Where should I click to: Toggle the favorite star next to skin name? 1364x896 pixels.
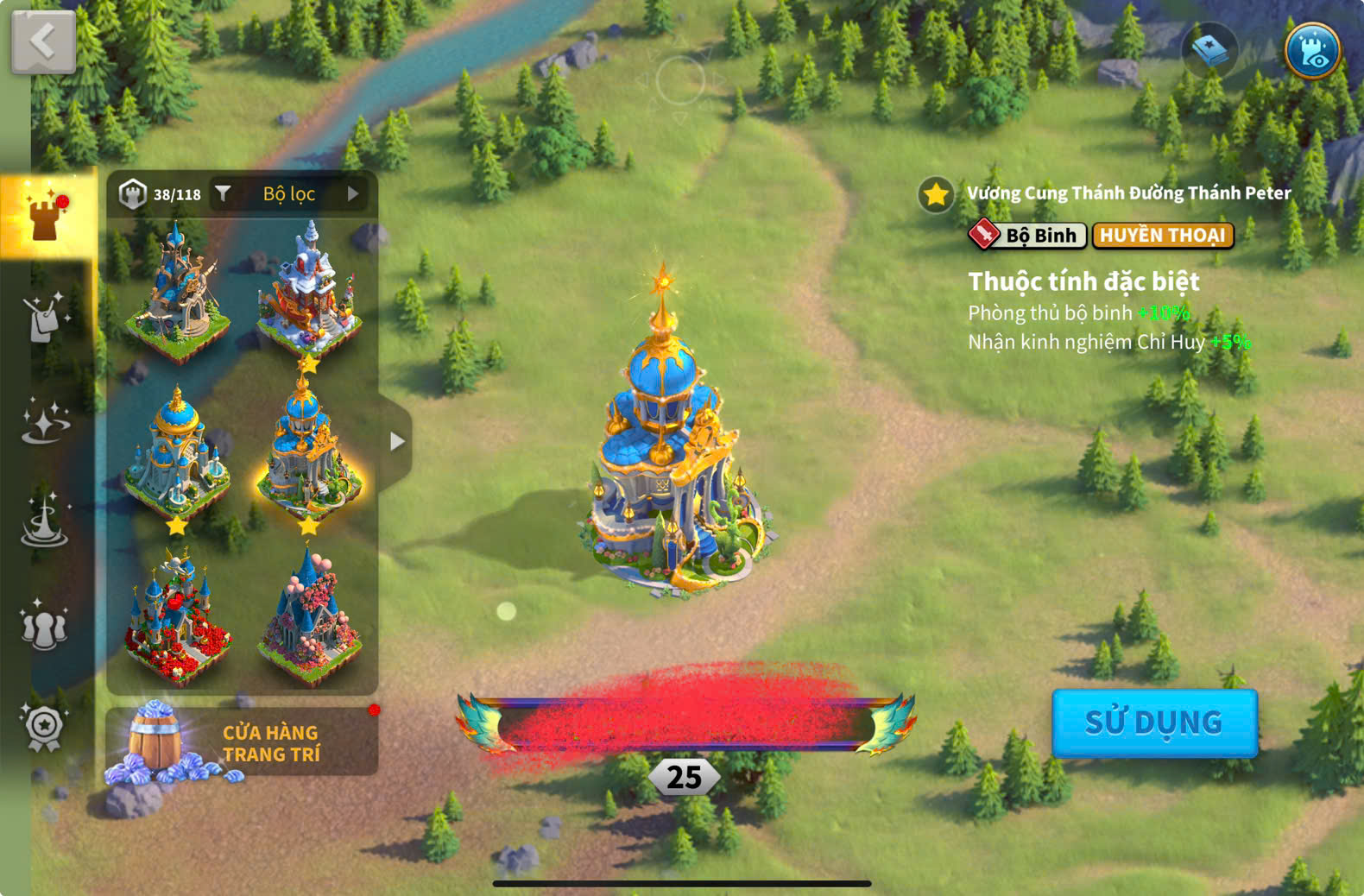pyautogui.click(x=936, y=194)
